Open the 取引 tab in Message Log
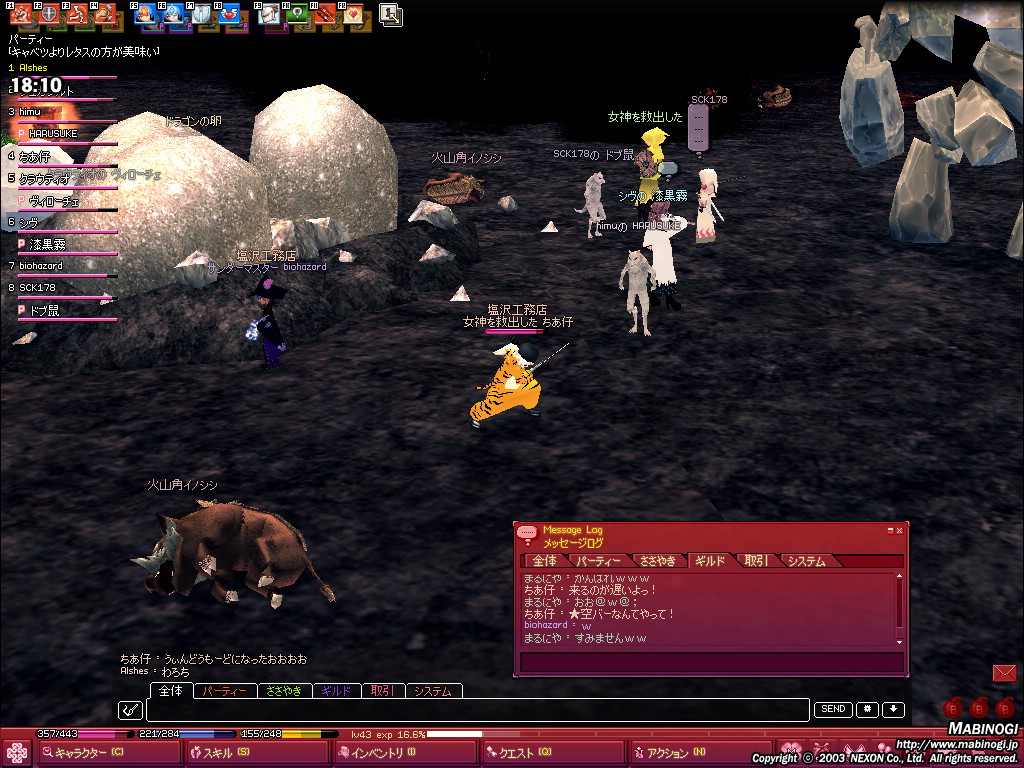Image resolution: width=1024 pixels, height=768 pixels. click(x=757, y=561)
